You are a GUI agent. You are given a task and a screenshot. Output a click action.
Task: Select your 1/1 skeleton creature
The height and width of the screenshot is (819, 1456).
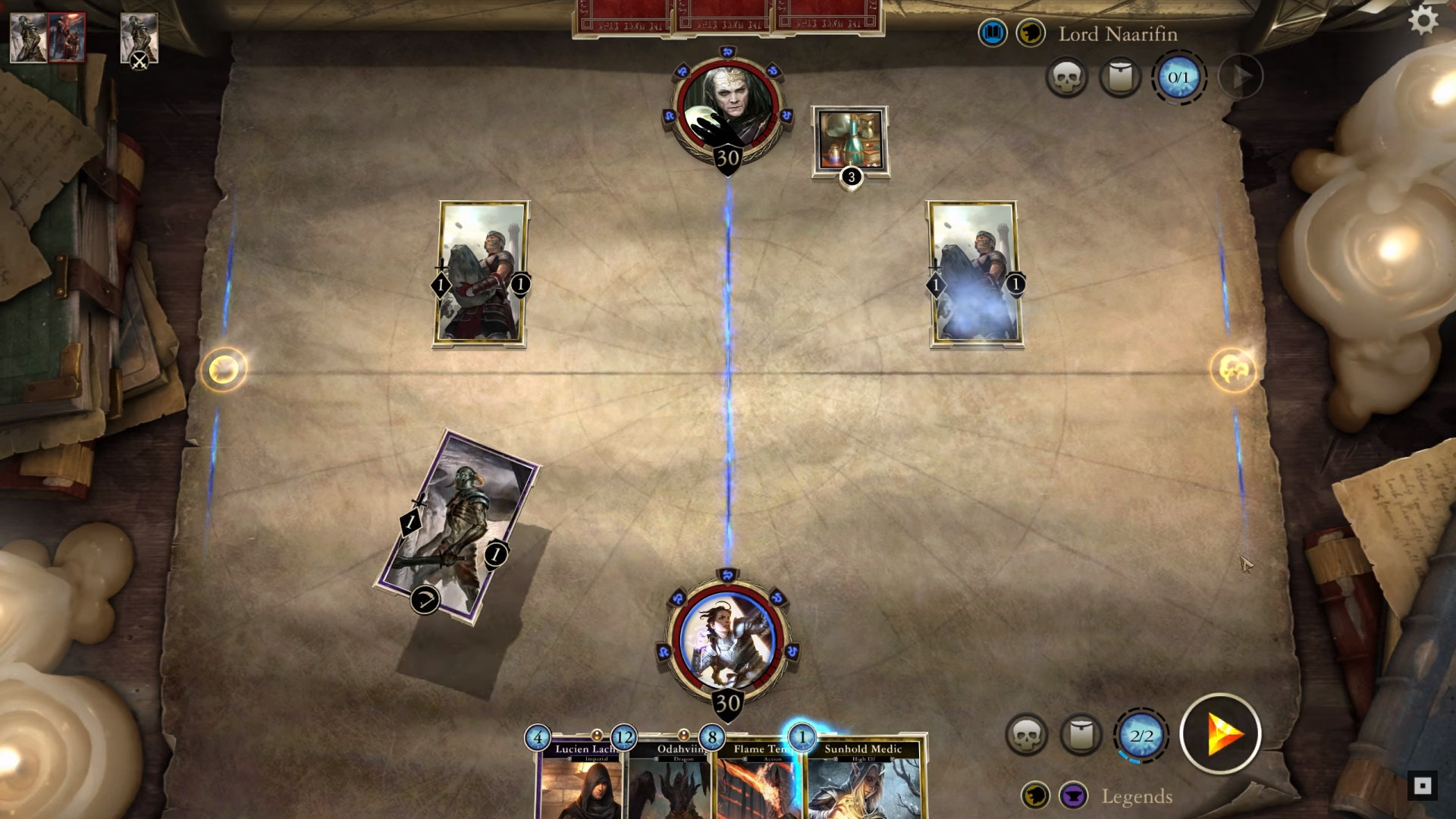(x=457, y=527)
